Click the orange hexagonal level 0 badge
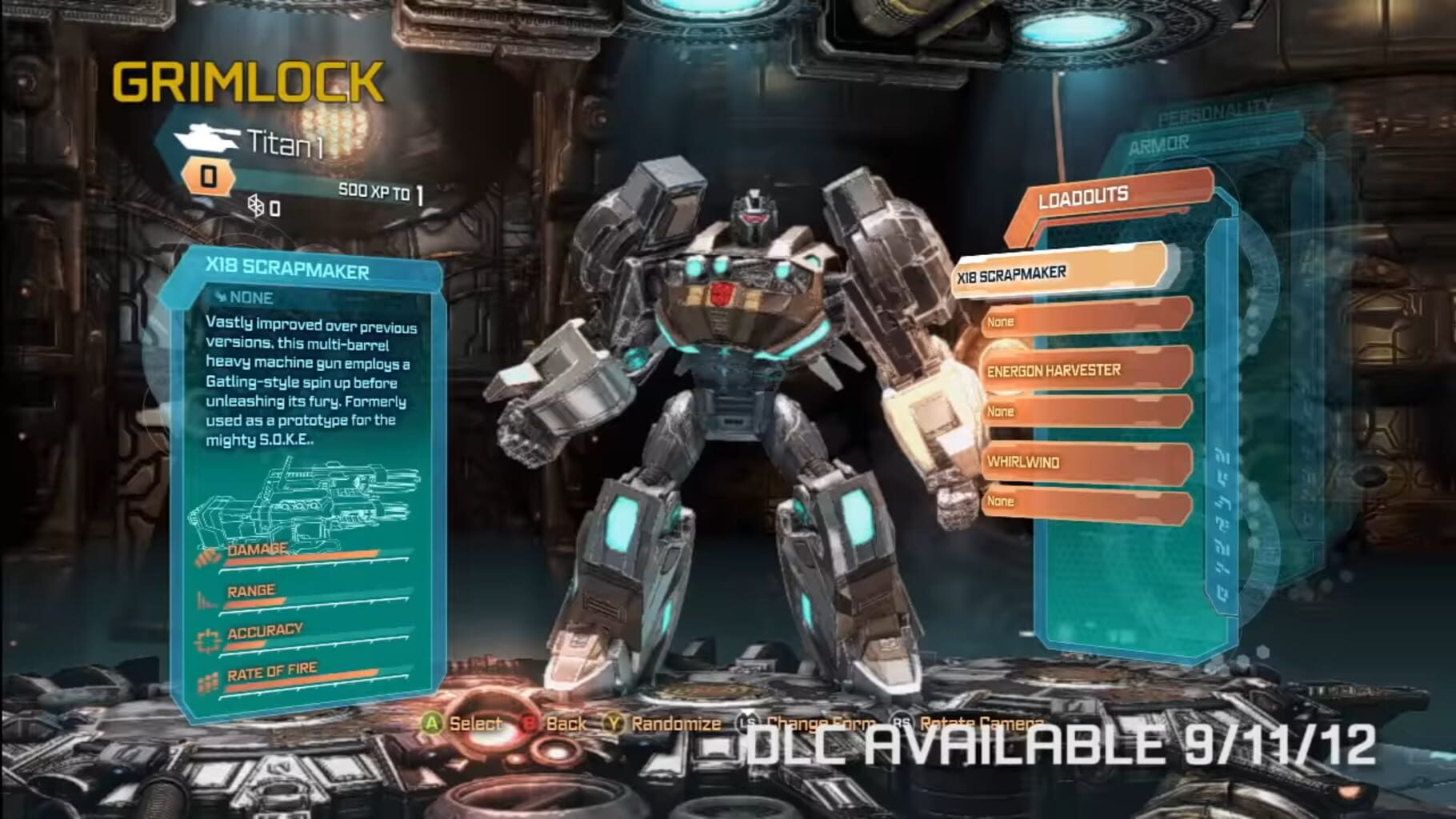The height and width of the screenshot is (819, 1456). (206, 175)
